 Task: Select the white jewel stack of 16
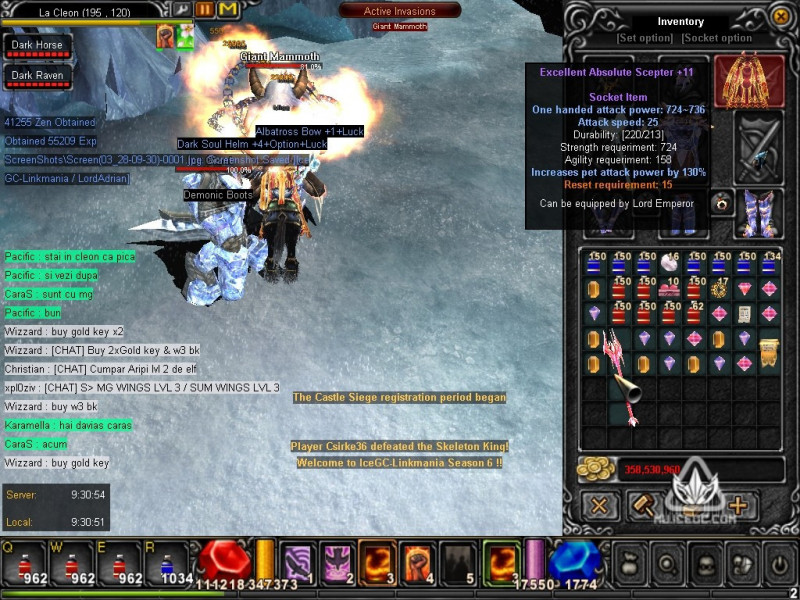[x=669, y=264]
